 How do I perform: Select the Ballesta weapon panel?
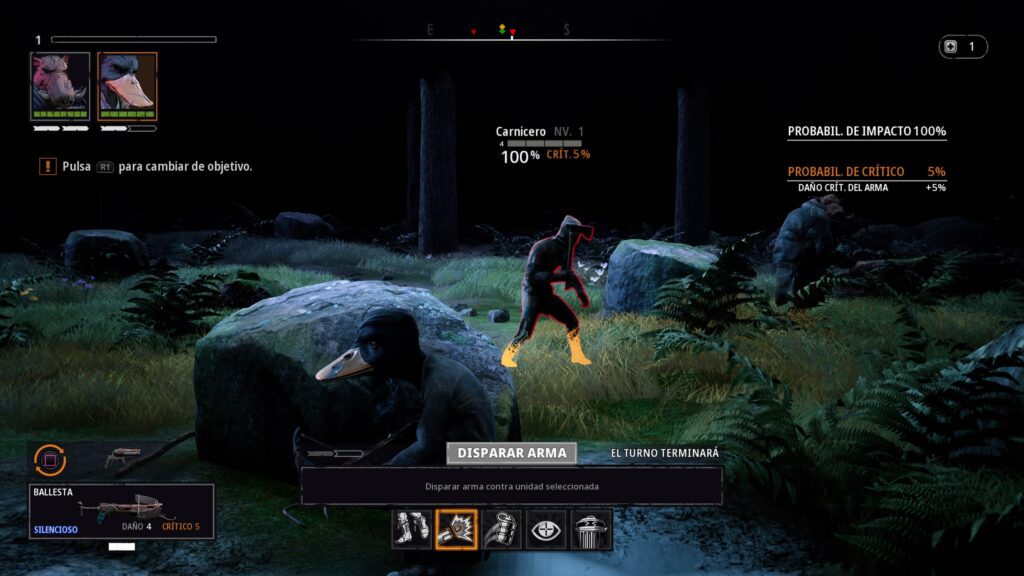(x=121, y=511)
